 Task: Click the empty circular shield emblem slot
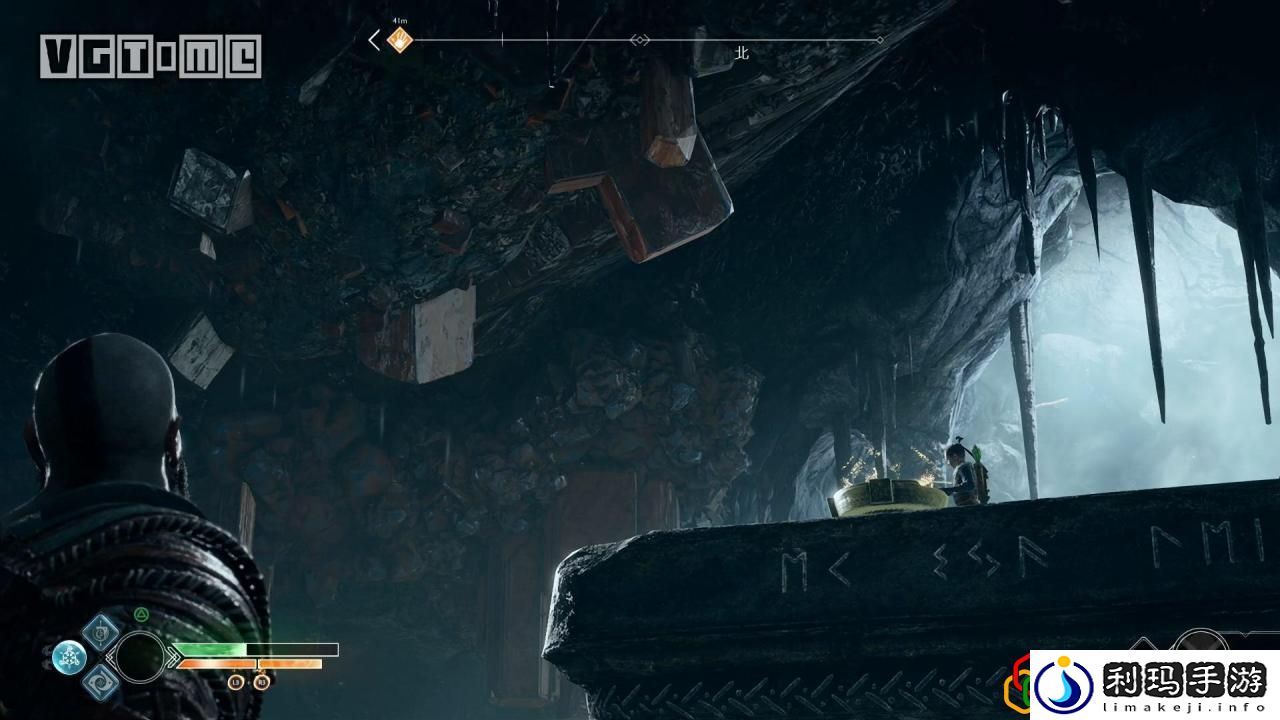click(x=140, y=657)
